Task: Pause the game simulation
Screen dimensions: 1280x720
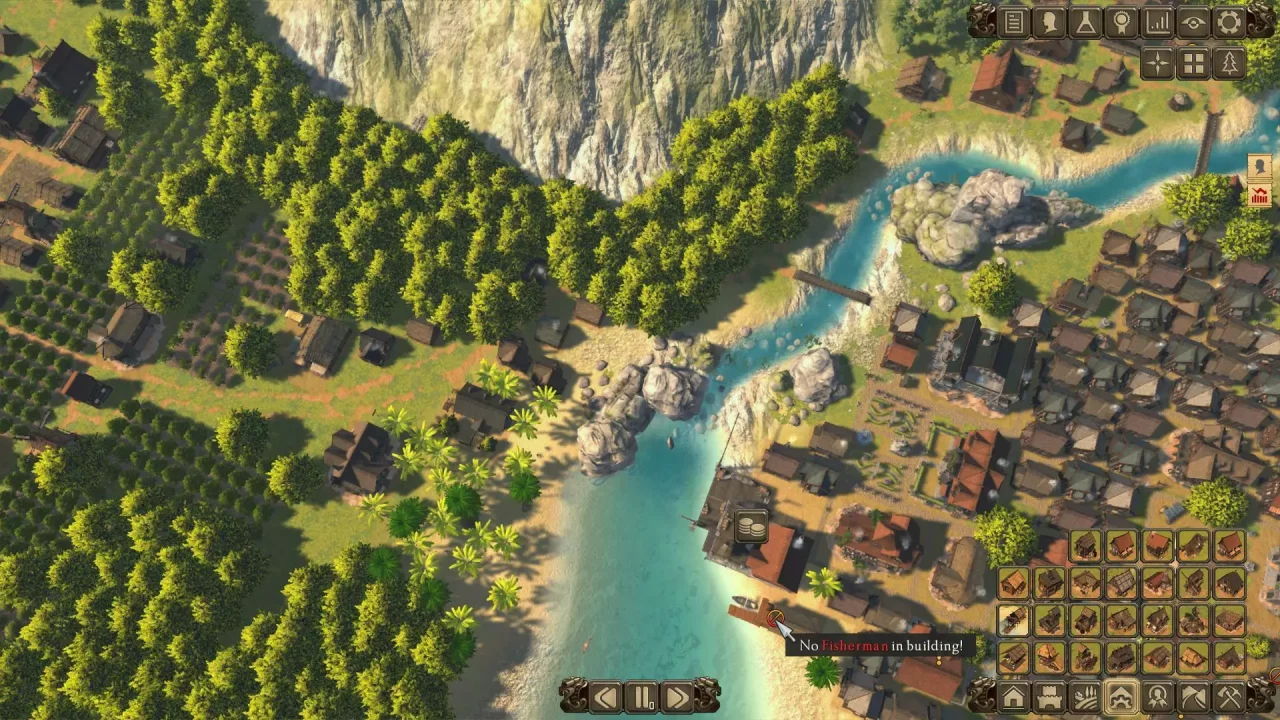Action: coord(641,698)
